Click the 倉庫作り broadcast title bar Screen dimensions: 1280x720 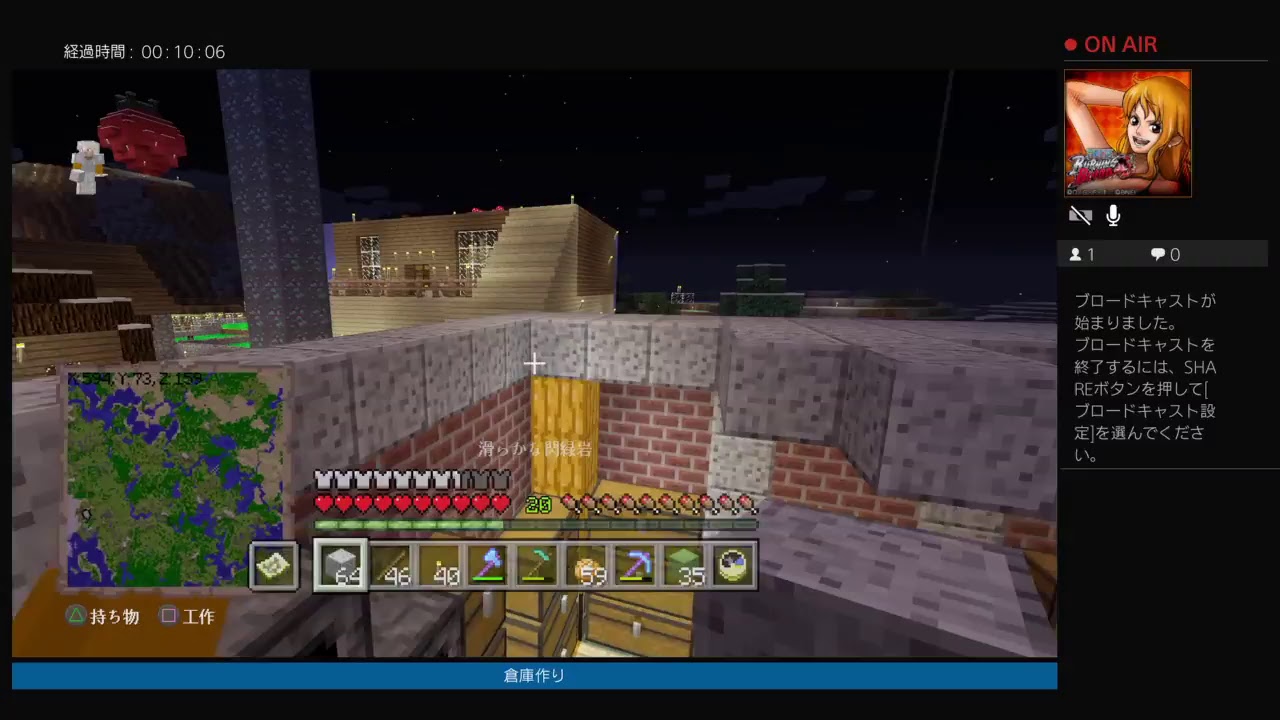533,675
